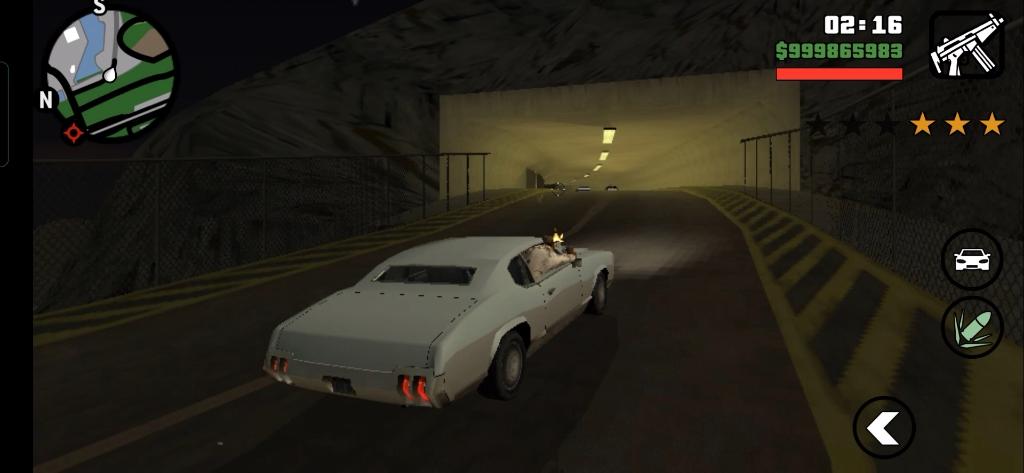Image resolution: width=1024 pixels, height=473 pixels.
Task: Tap the car icon button
Action: tap(972, 260)
